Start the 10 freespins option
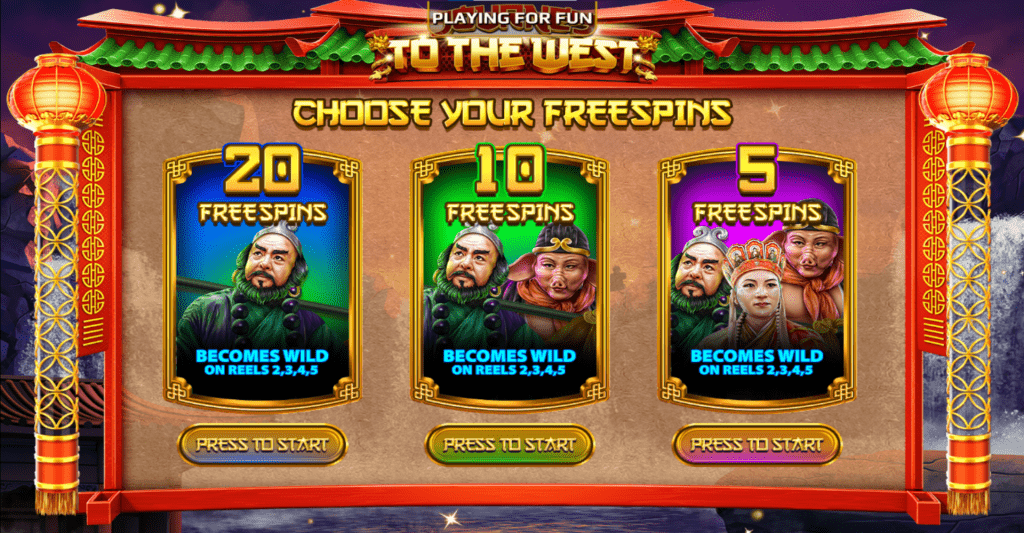This screenshot has width=1024, height=533. click(510, 444)
